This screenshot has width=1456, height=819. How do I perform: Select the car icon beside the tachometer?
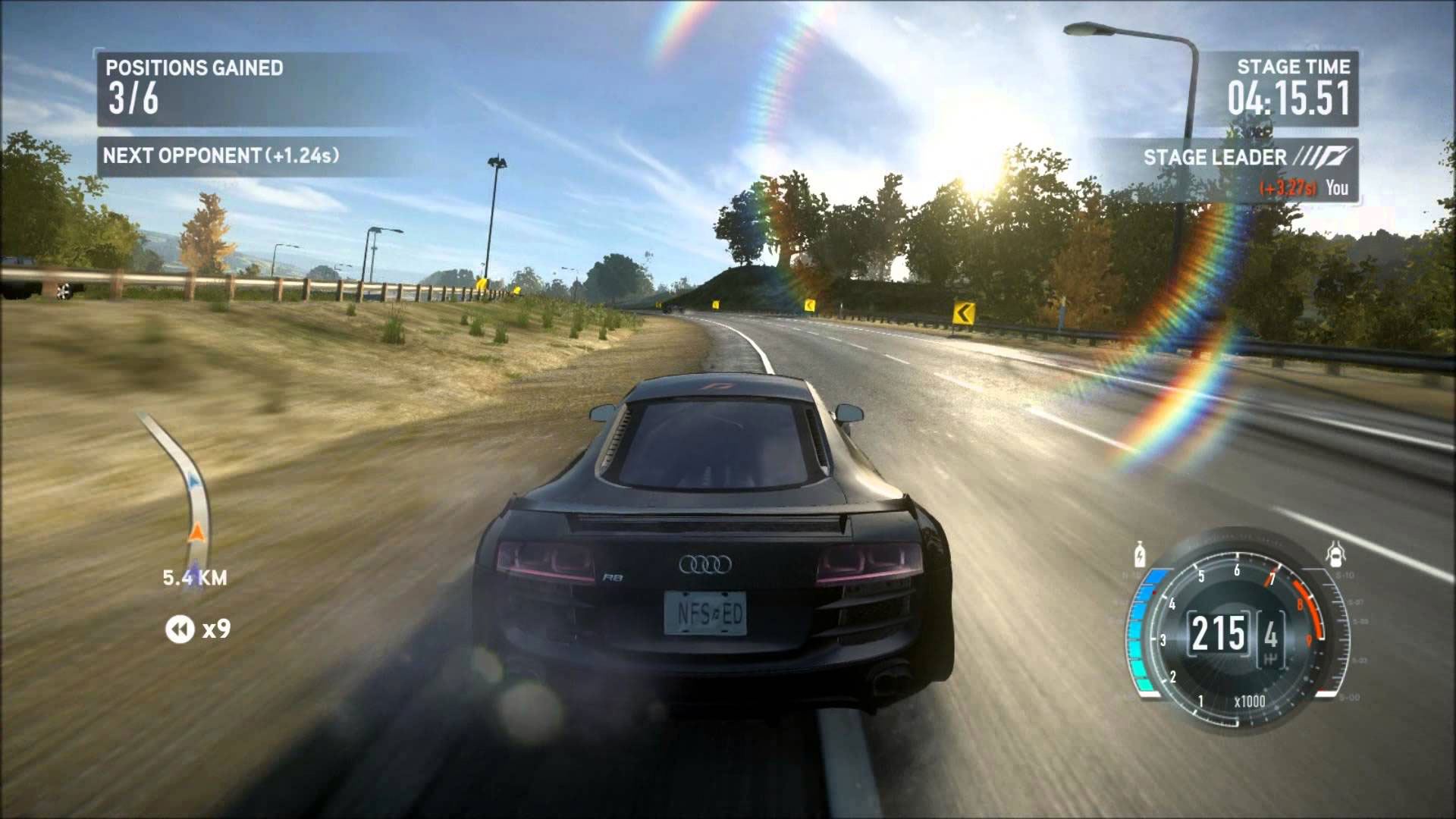point(1335,554)
